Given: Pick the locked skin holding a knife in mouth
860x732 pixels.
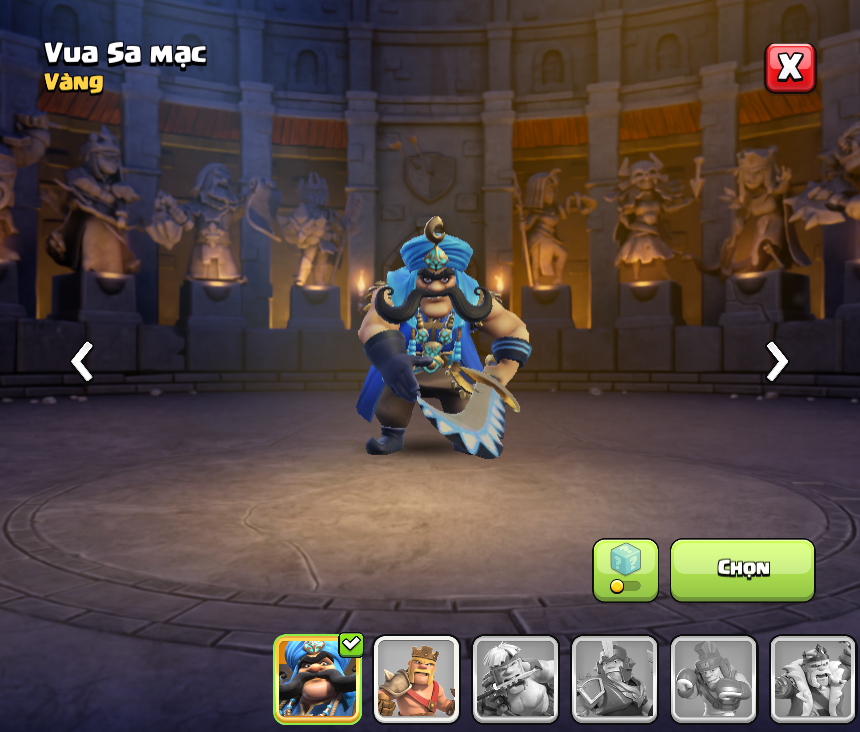Looking at the screenshot, I should pos(515,679).
